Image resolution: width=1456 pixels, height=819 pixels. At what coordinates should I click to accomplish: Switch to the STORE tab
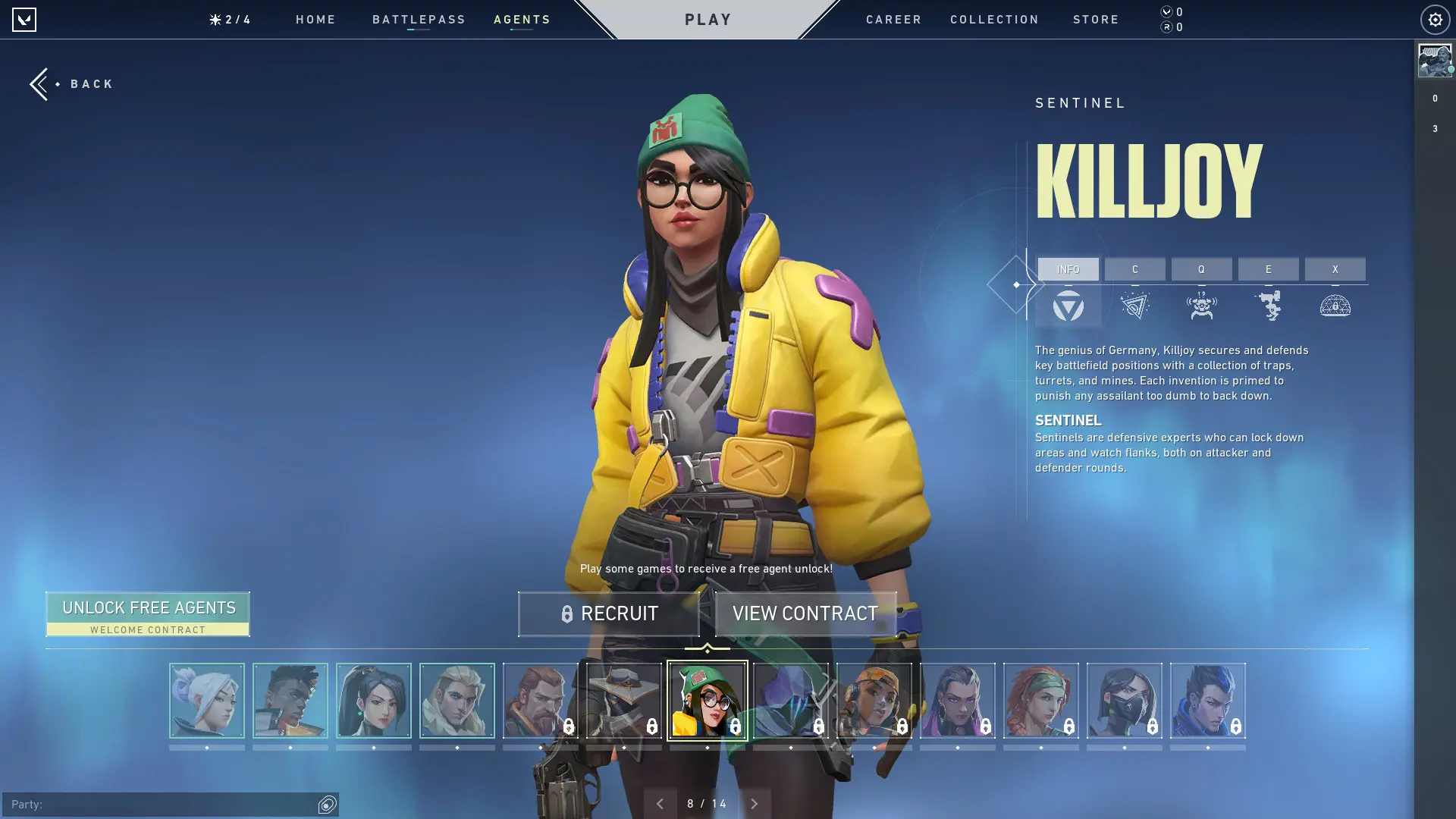1096,20
